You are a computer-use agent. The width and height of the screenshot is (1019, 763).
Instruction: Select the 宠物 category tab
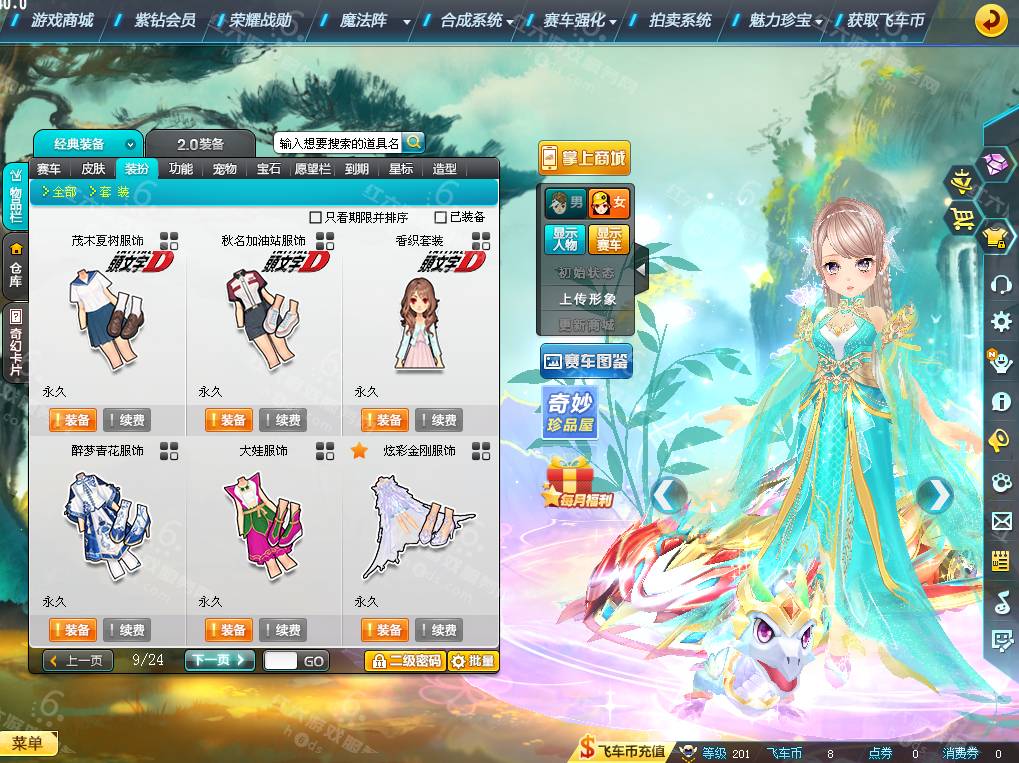(x=224, y=169)
